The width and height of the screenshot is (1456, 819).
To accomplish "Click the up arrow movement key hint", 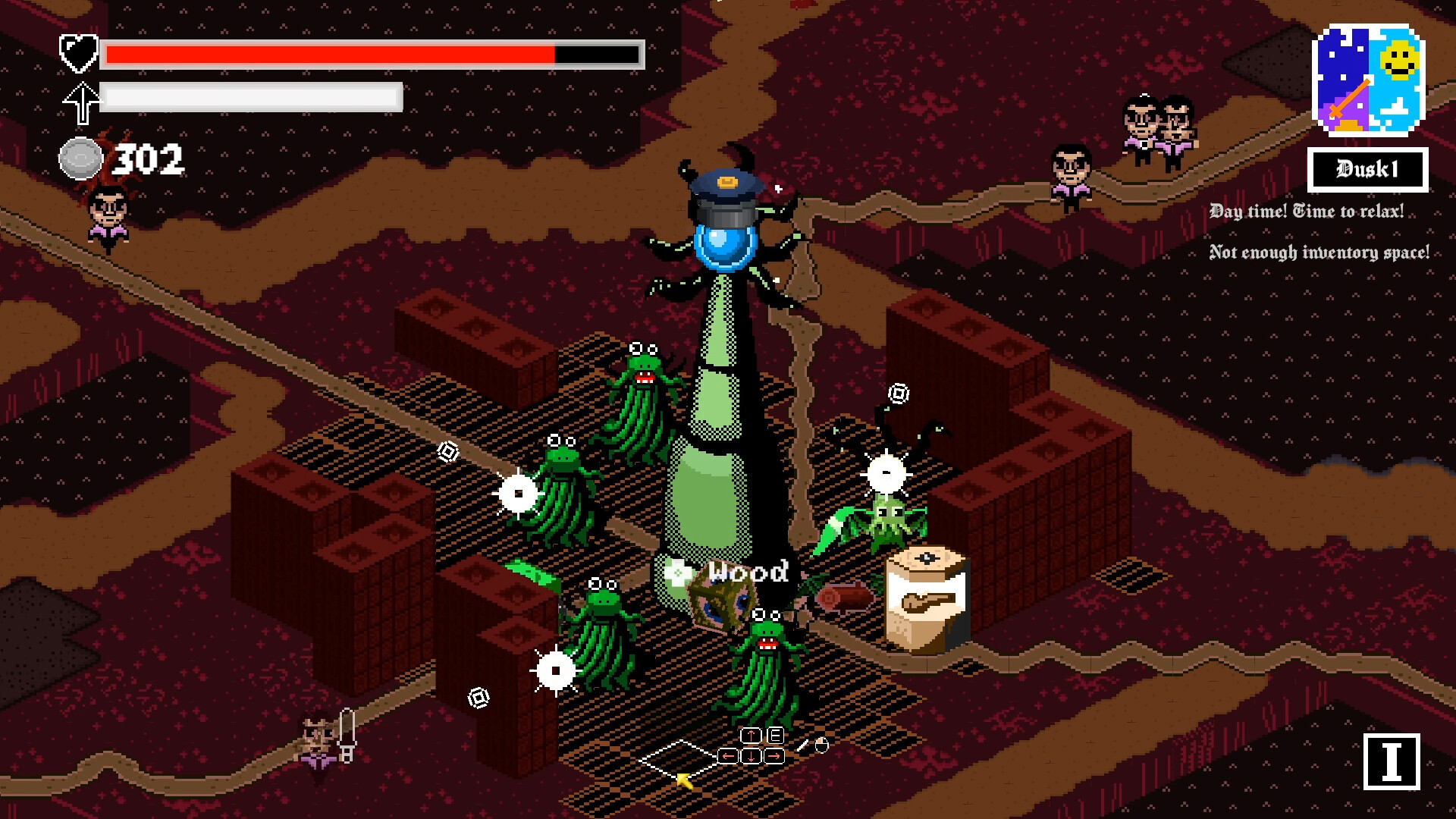I will (x=751, y=735).
